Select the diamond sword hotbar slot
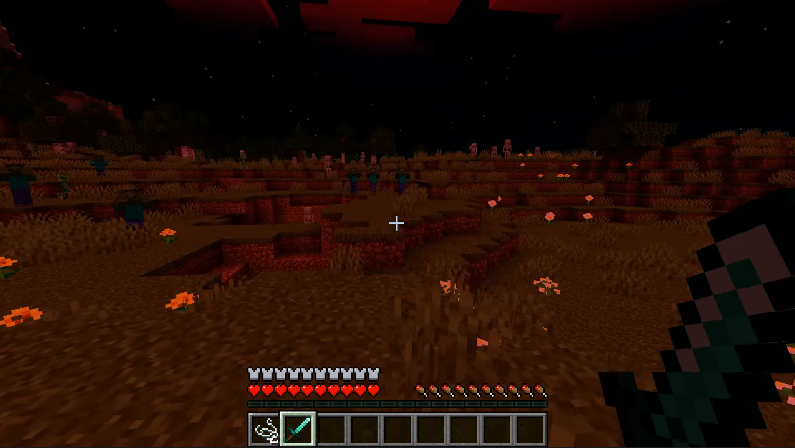 [x=298, y=429]
